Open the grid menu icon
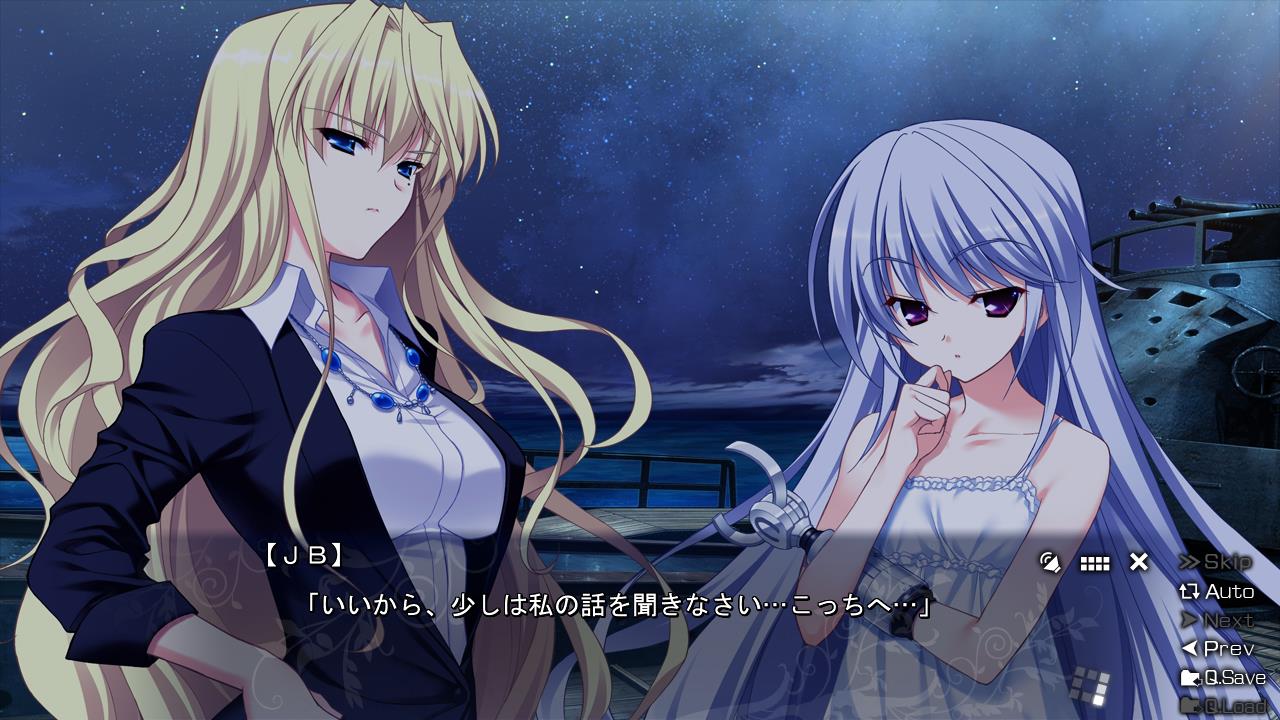 pos(1095,563)
